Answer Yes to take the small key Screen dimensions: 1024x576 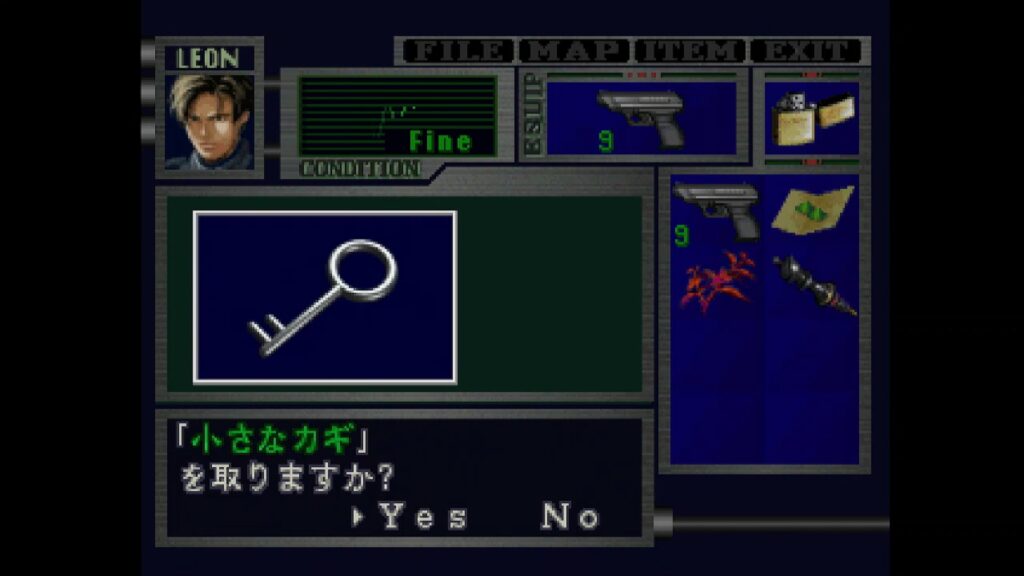[422, 517]
